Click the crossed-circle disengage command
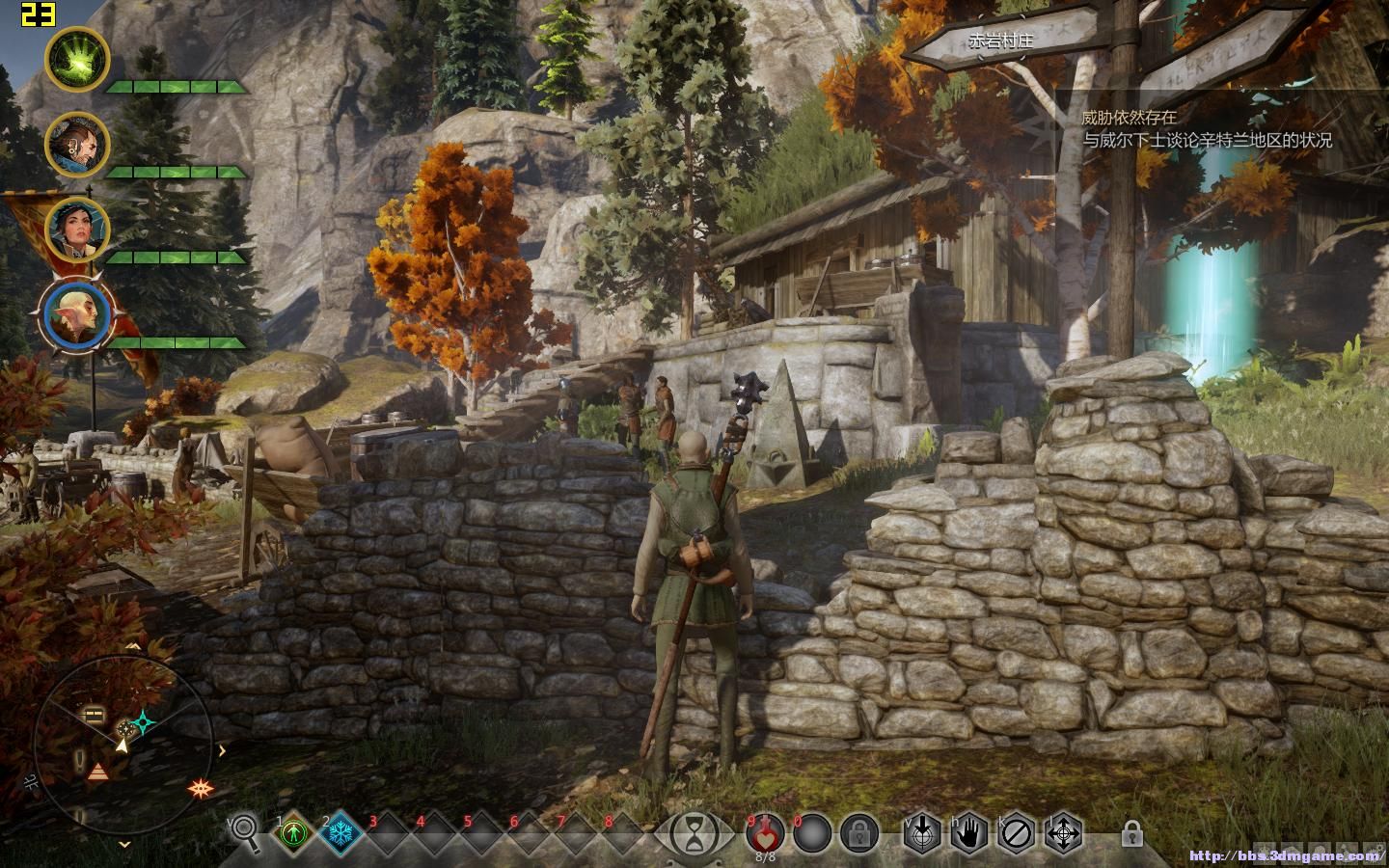 [1016, 832]
